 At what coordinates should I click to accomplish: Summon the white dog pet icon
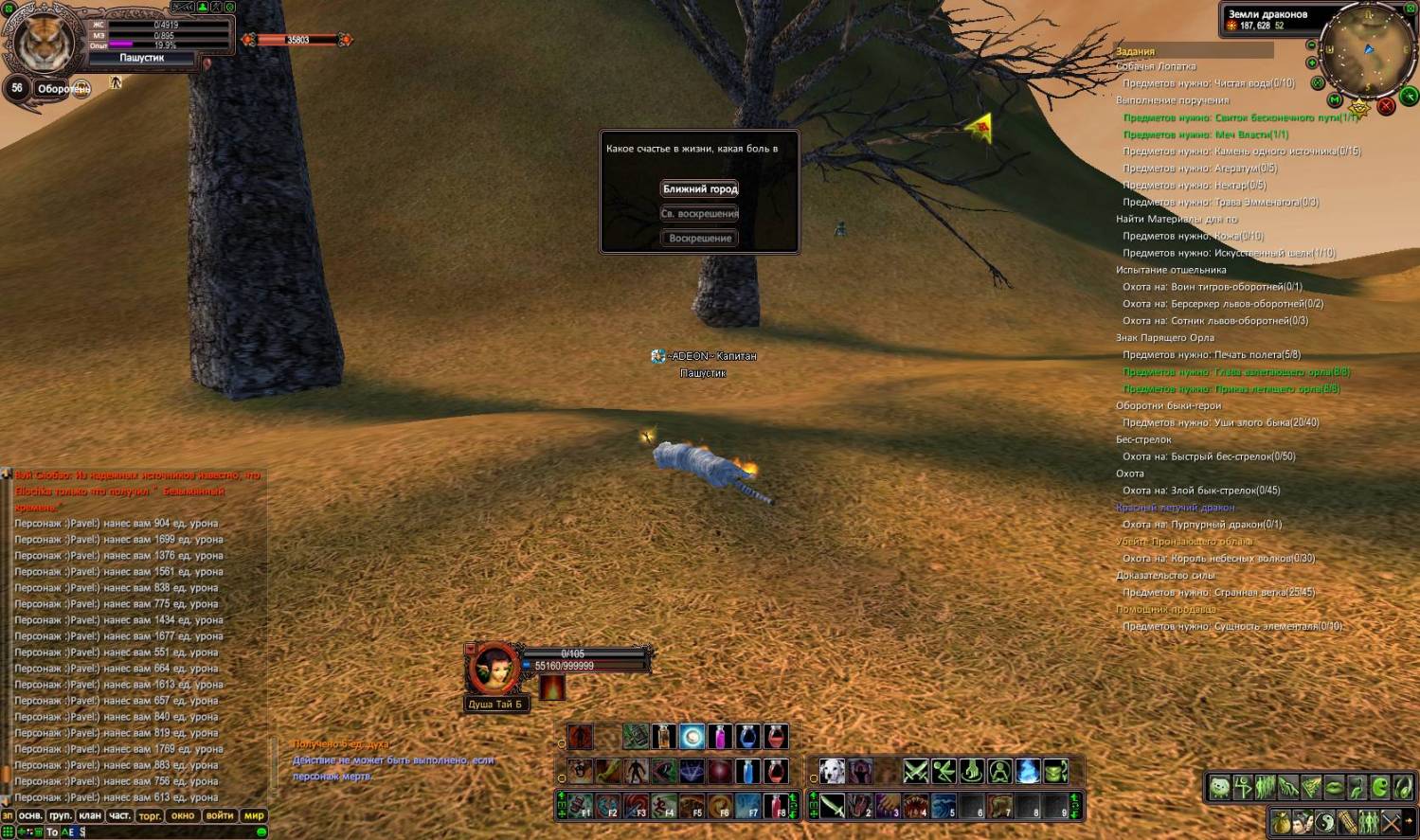832,771
